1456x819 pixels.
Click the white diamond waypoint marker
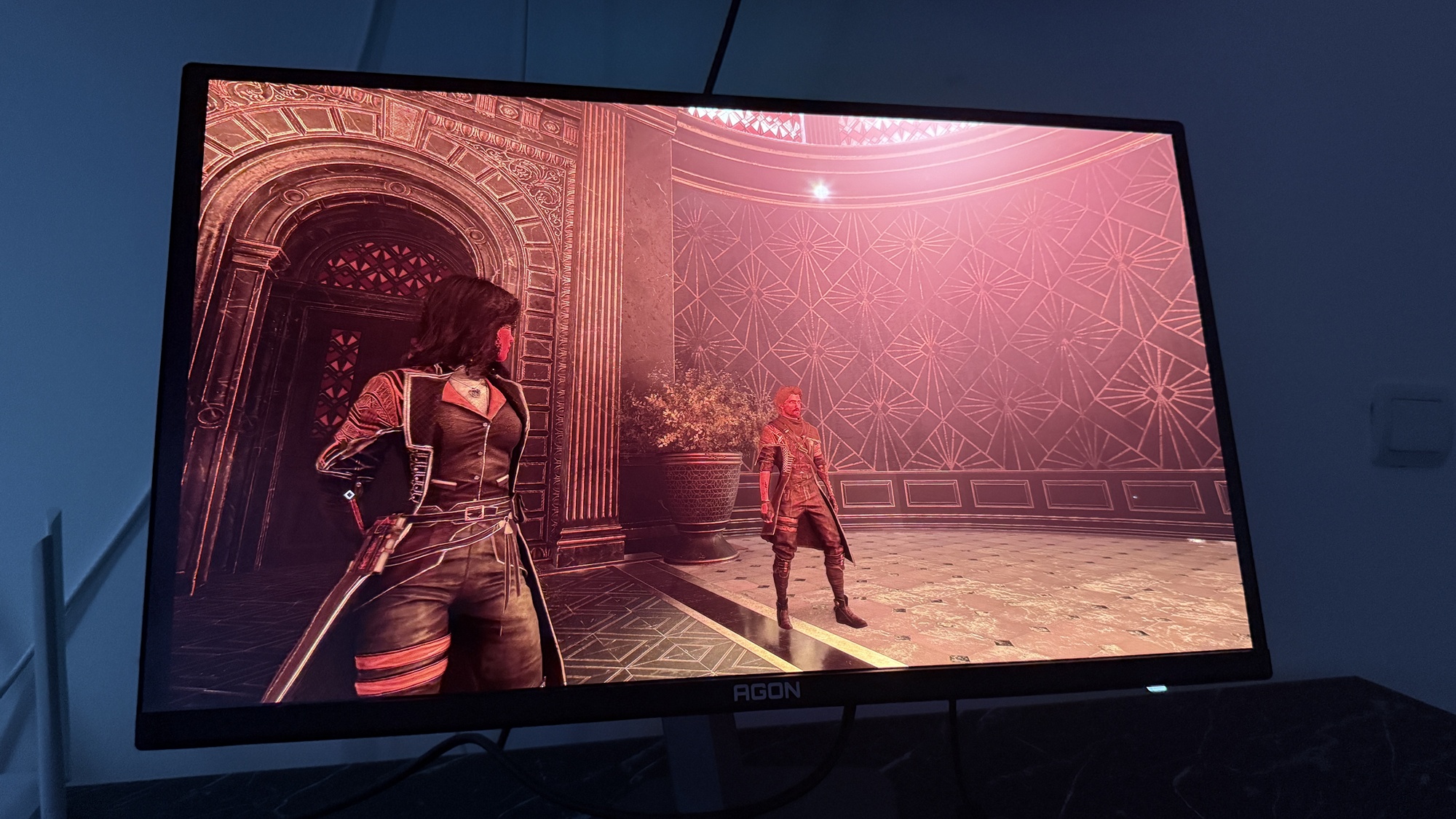coord(349,495)
